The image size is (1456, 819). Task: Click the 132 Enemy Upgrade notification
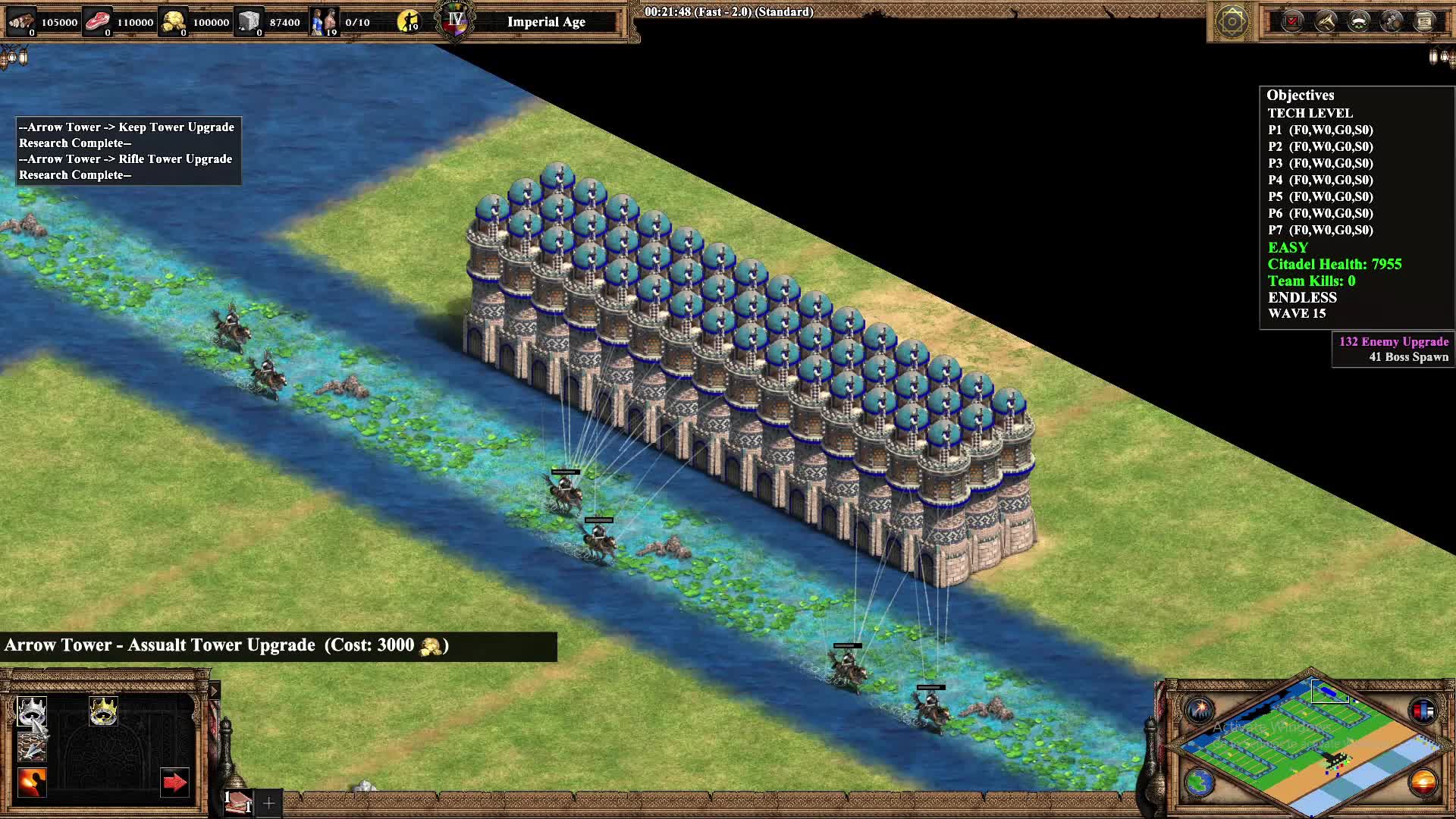click(1393, 342)
